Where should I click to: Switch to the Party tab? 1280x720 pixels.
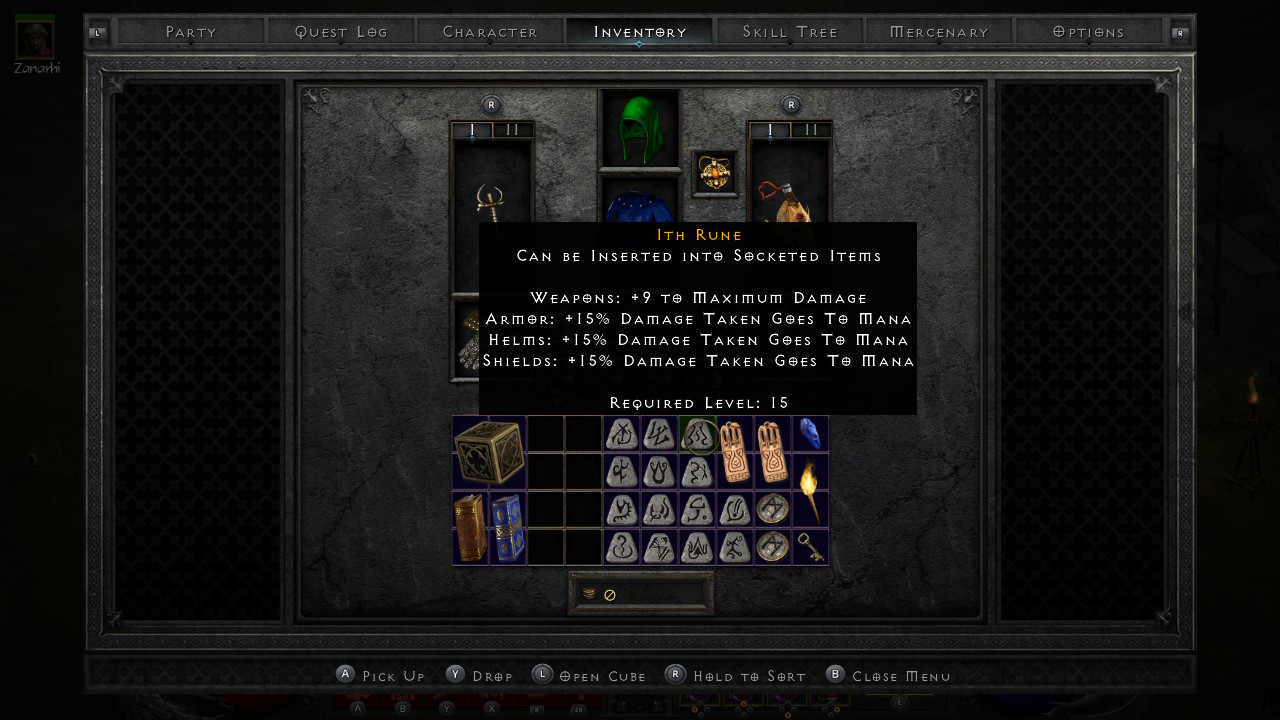tap(191, 32)
